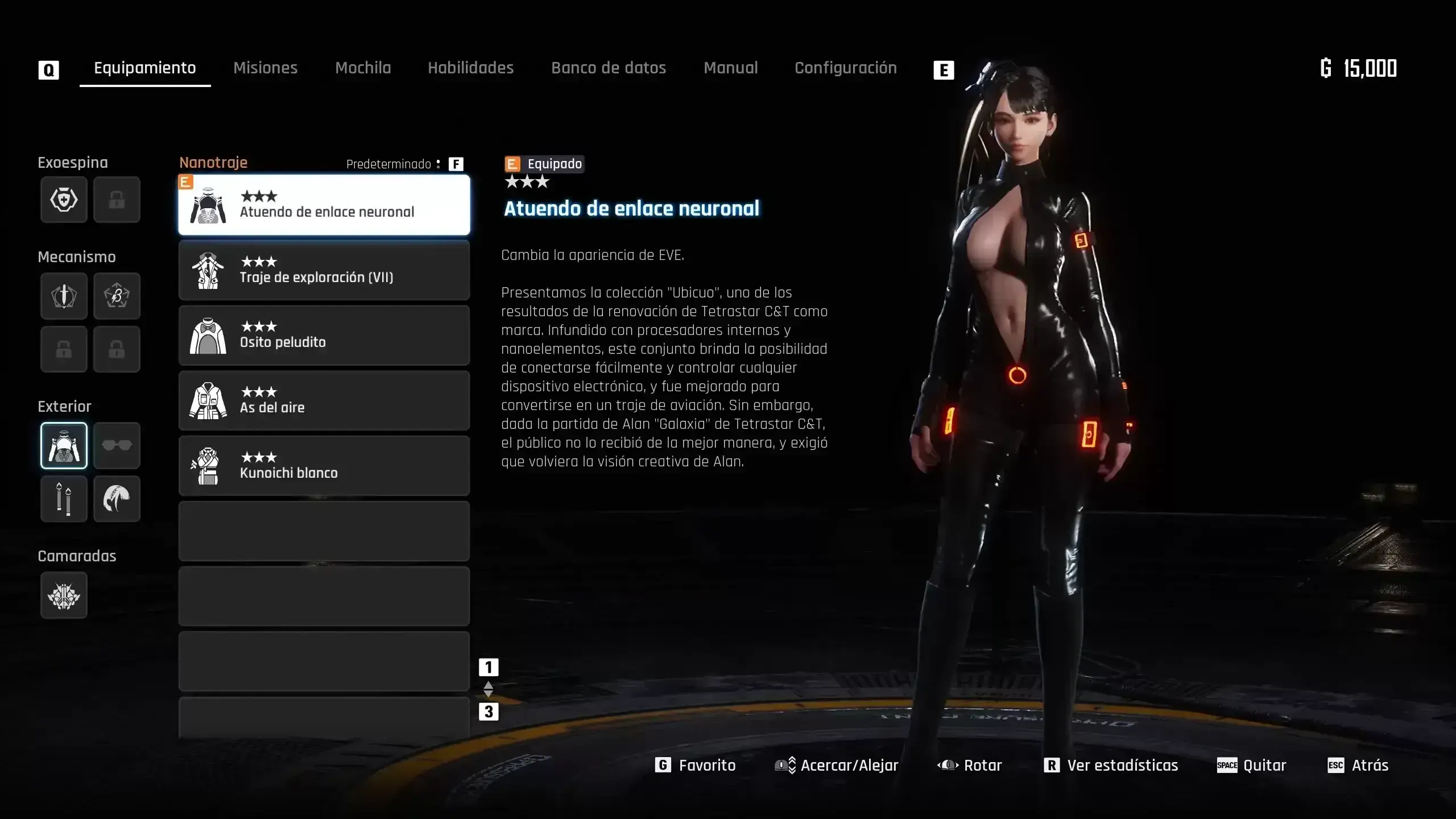Switch to the Misiones tab
Viewport: 1456px width, 819px height.
point(265,68)
